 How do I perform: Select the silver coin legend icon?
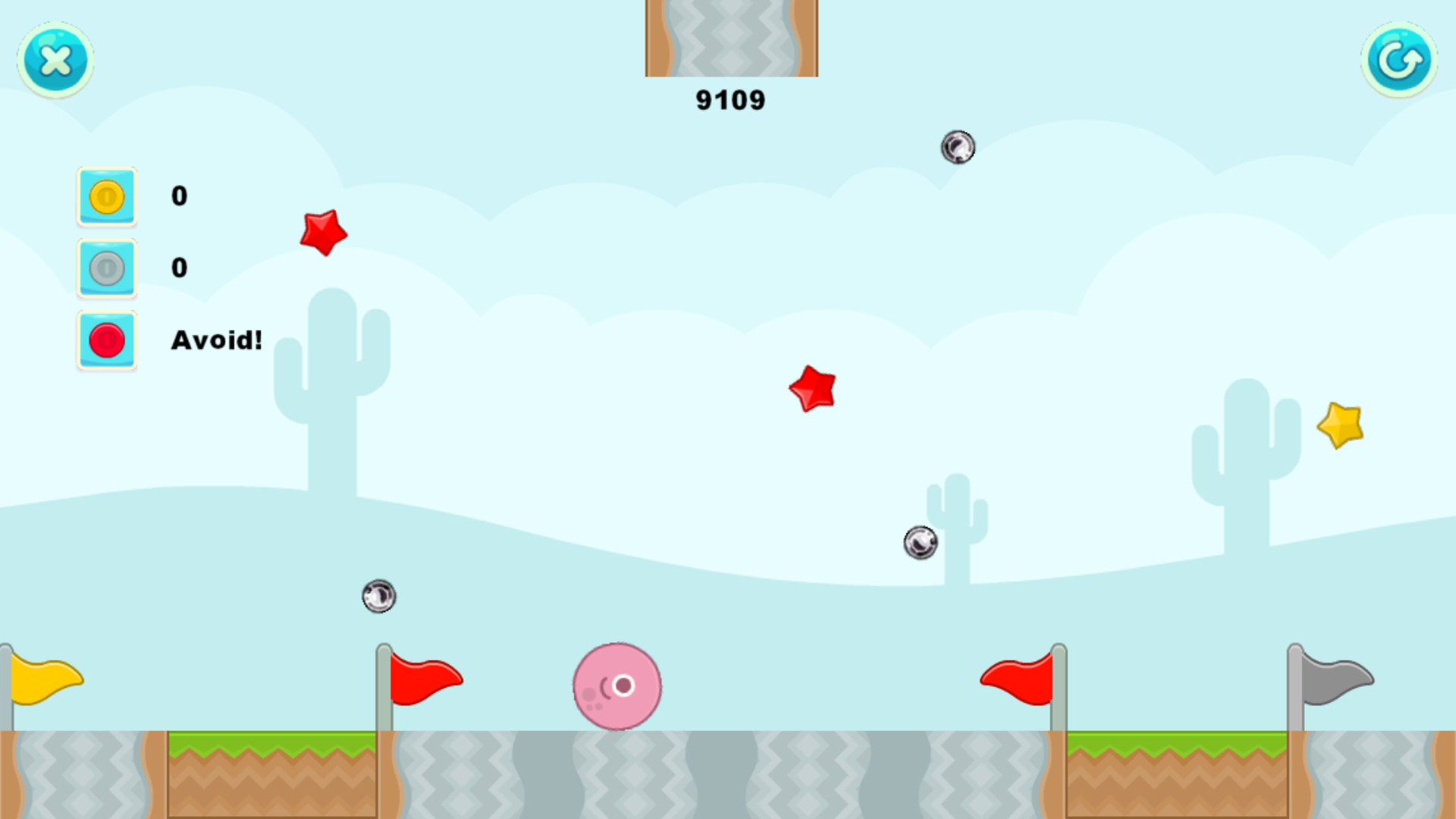[106, 267]
